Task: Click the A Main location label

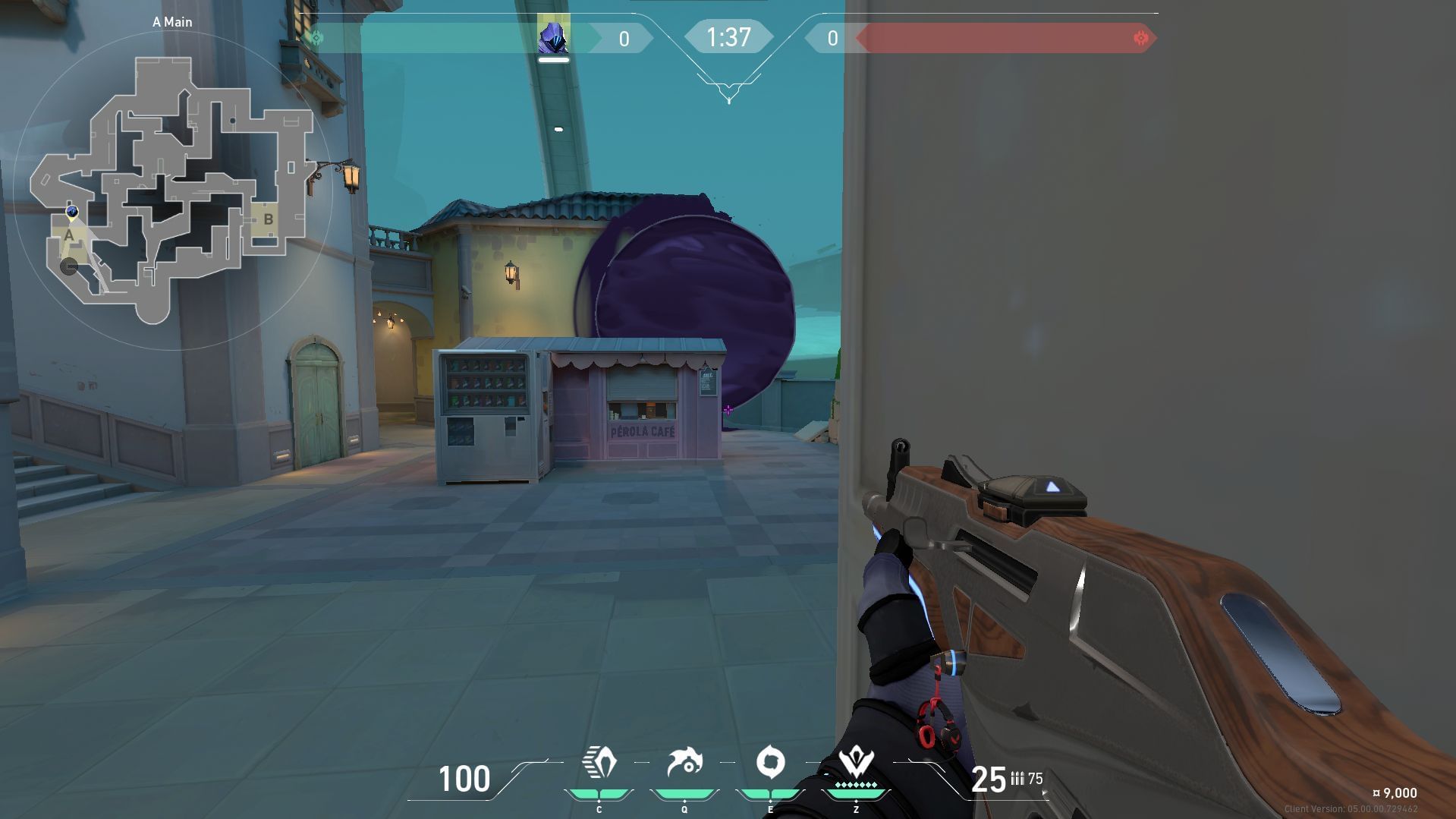Action: (x=173, y=22)
